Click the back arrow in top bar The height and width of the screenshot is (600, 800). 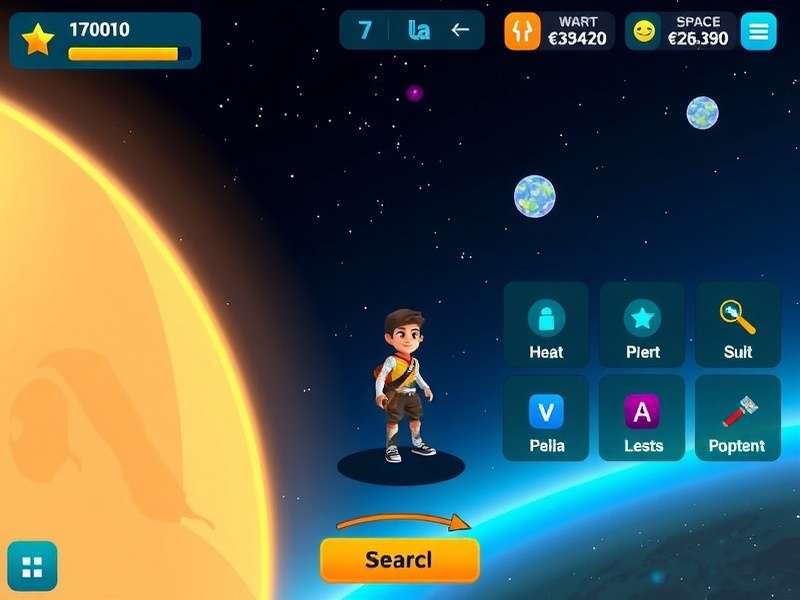click(x=460, y=30)
